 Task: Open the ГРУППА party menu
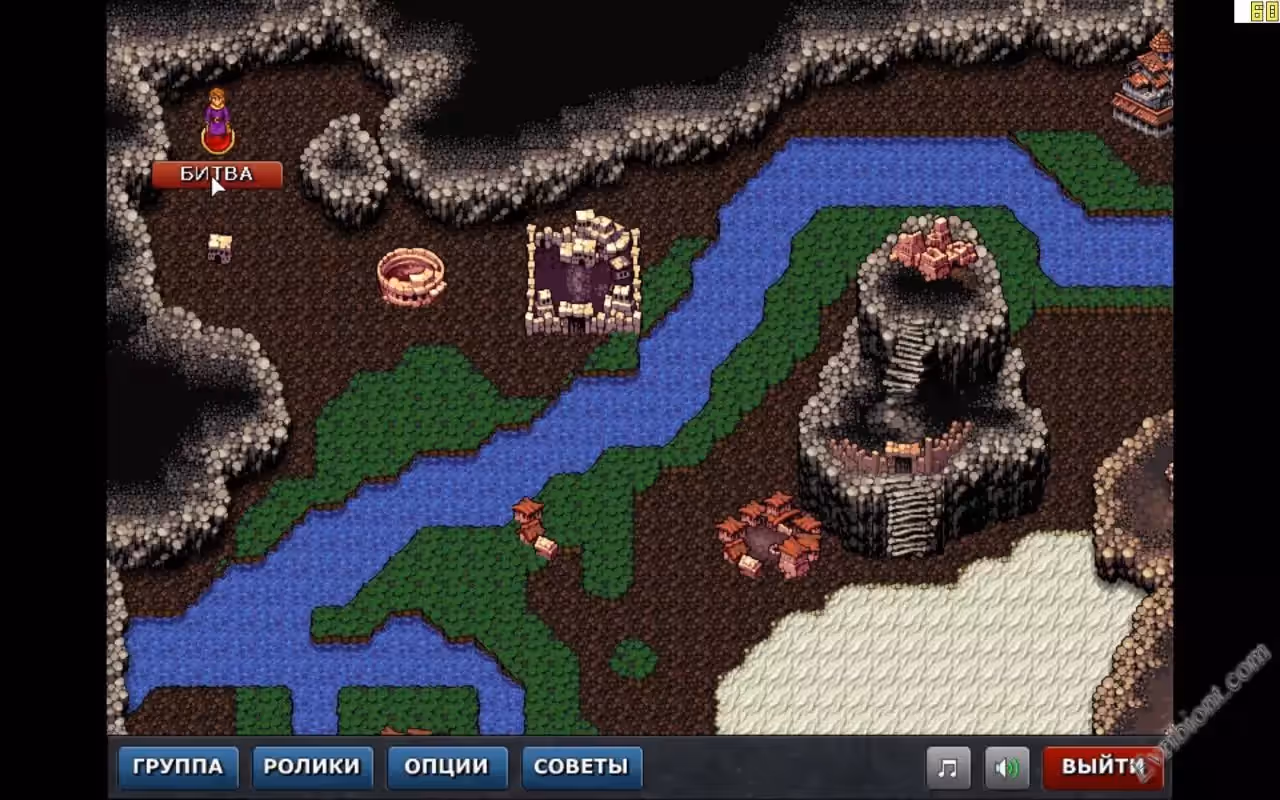(178, 767)
